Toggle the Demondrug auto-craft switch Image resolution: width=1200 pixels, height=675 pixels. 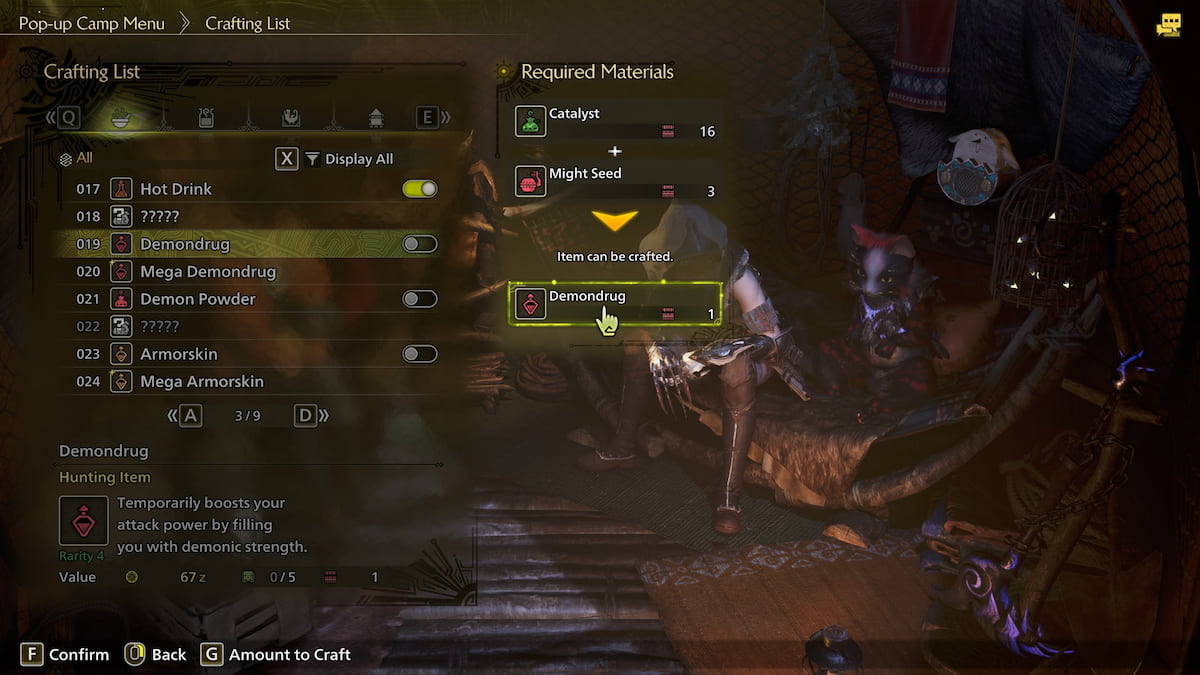(x=420, y=244)
